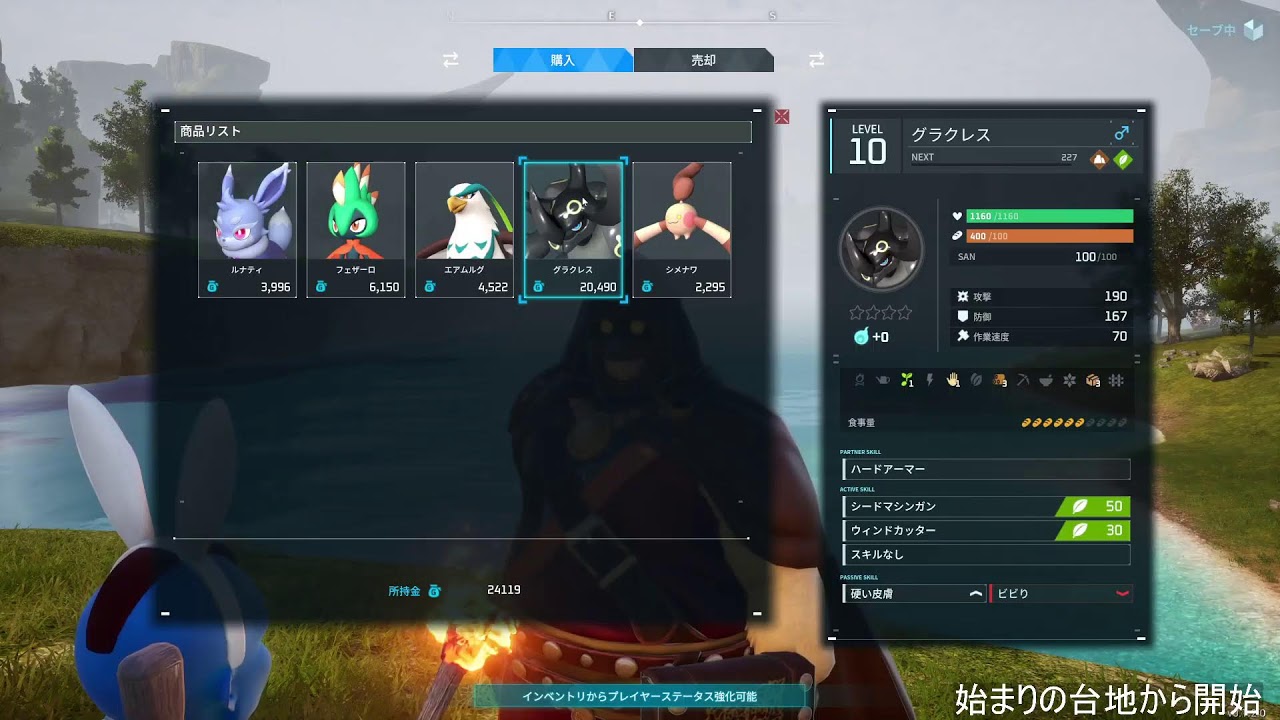Select the handiwork suitability icon showing level 1
This screenshot has height=720, width=1280.
[x=952, y=379]
